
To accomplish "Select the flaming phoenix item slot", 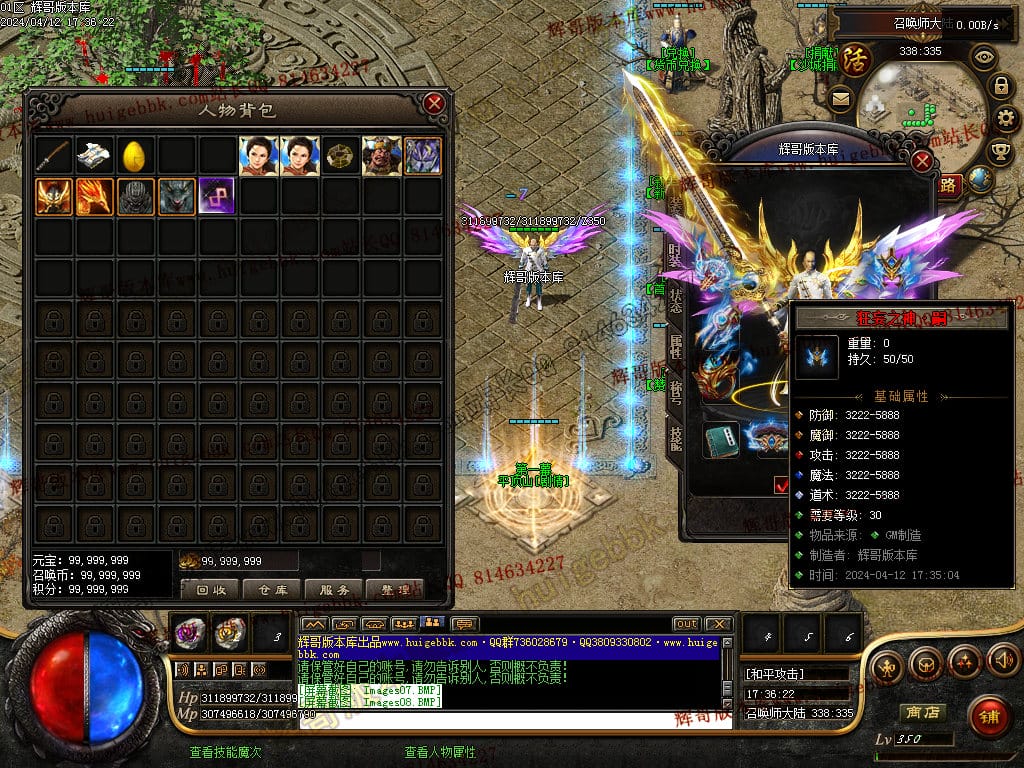I will click(93, 197).
